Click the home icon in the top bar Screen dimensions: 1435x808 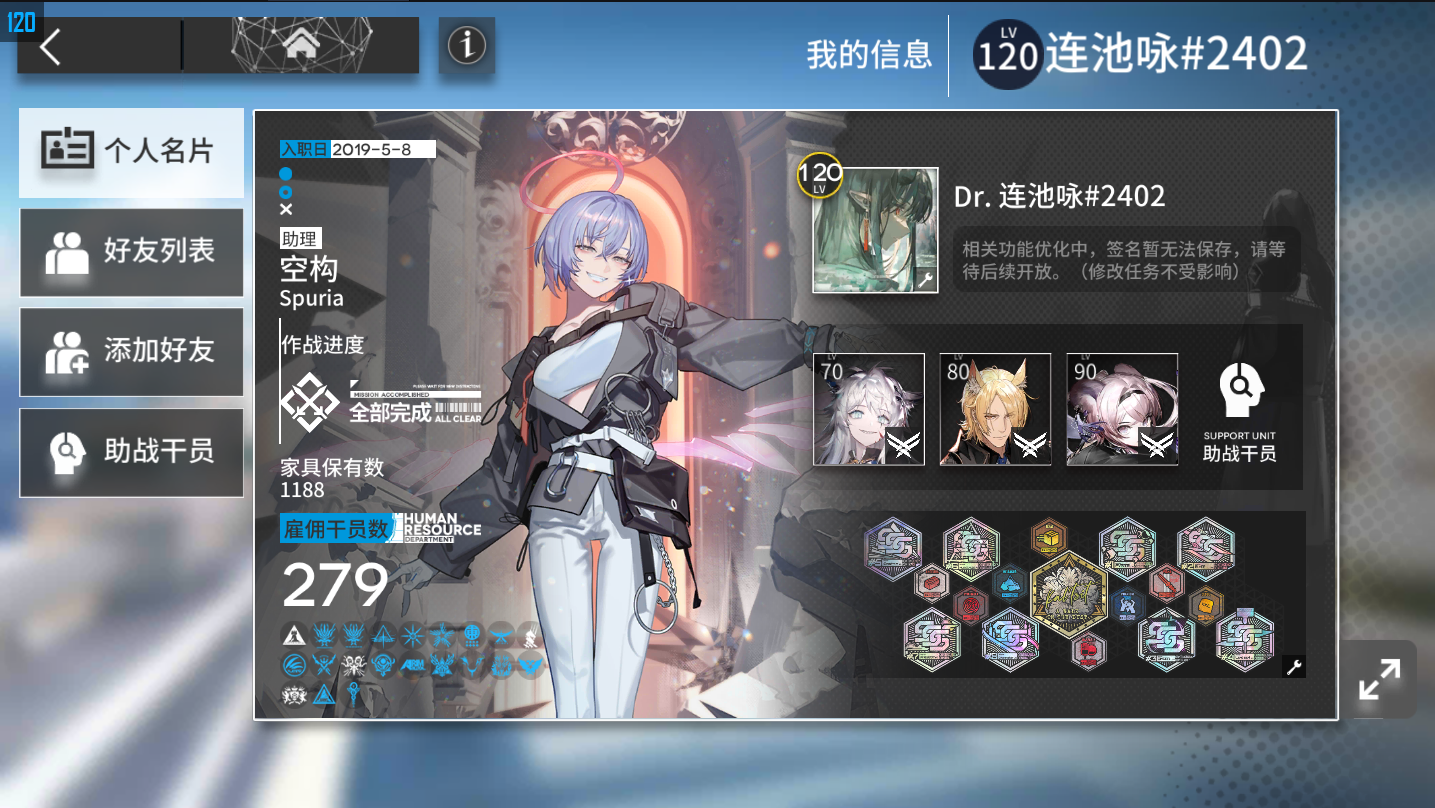pos(303,44)
